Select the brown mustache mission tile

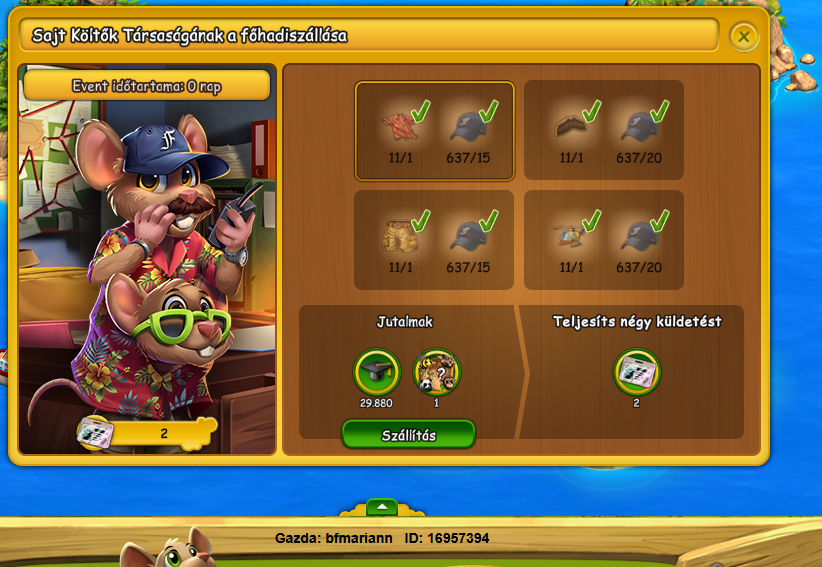coord(604,131)
